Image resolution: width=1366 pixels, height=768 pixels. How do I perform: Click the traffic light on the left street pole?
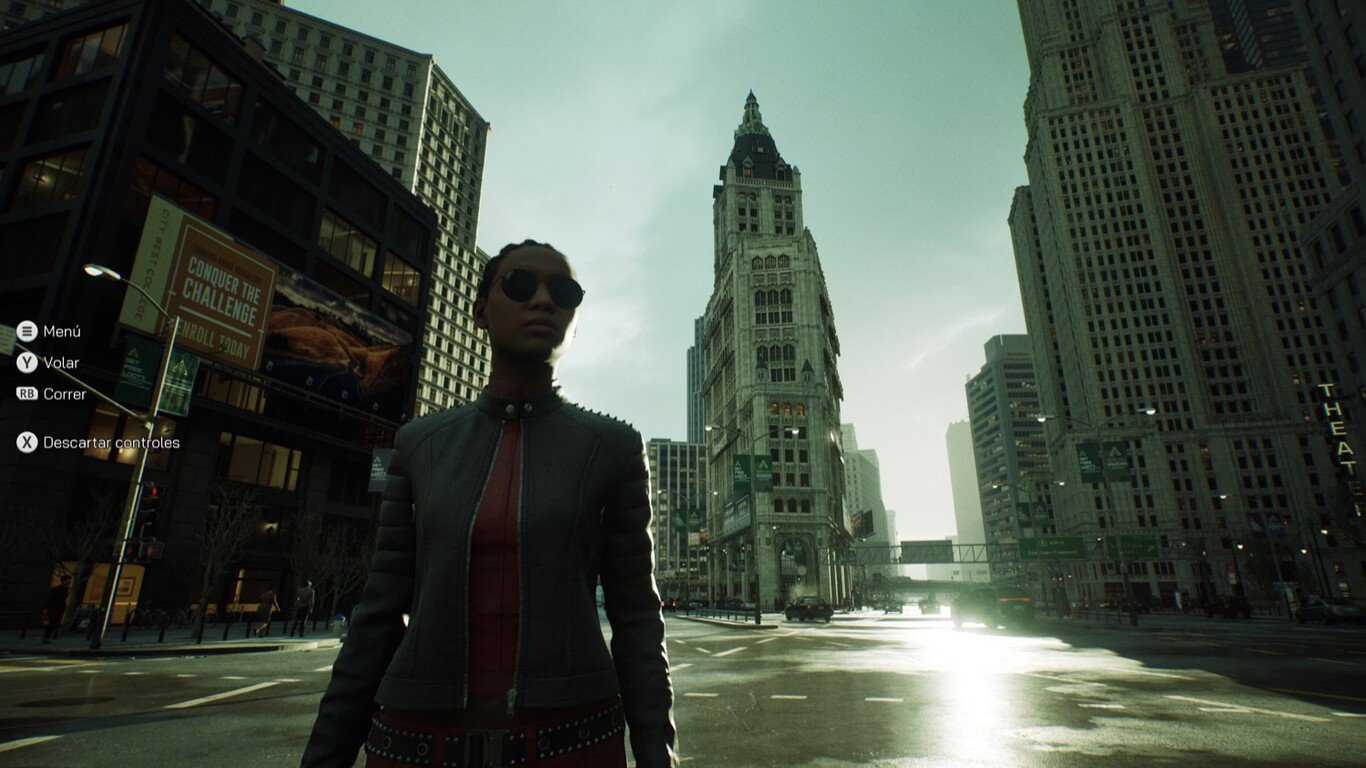pyautogui.click(x=152, y=500)
